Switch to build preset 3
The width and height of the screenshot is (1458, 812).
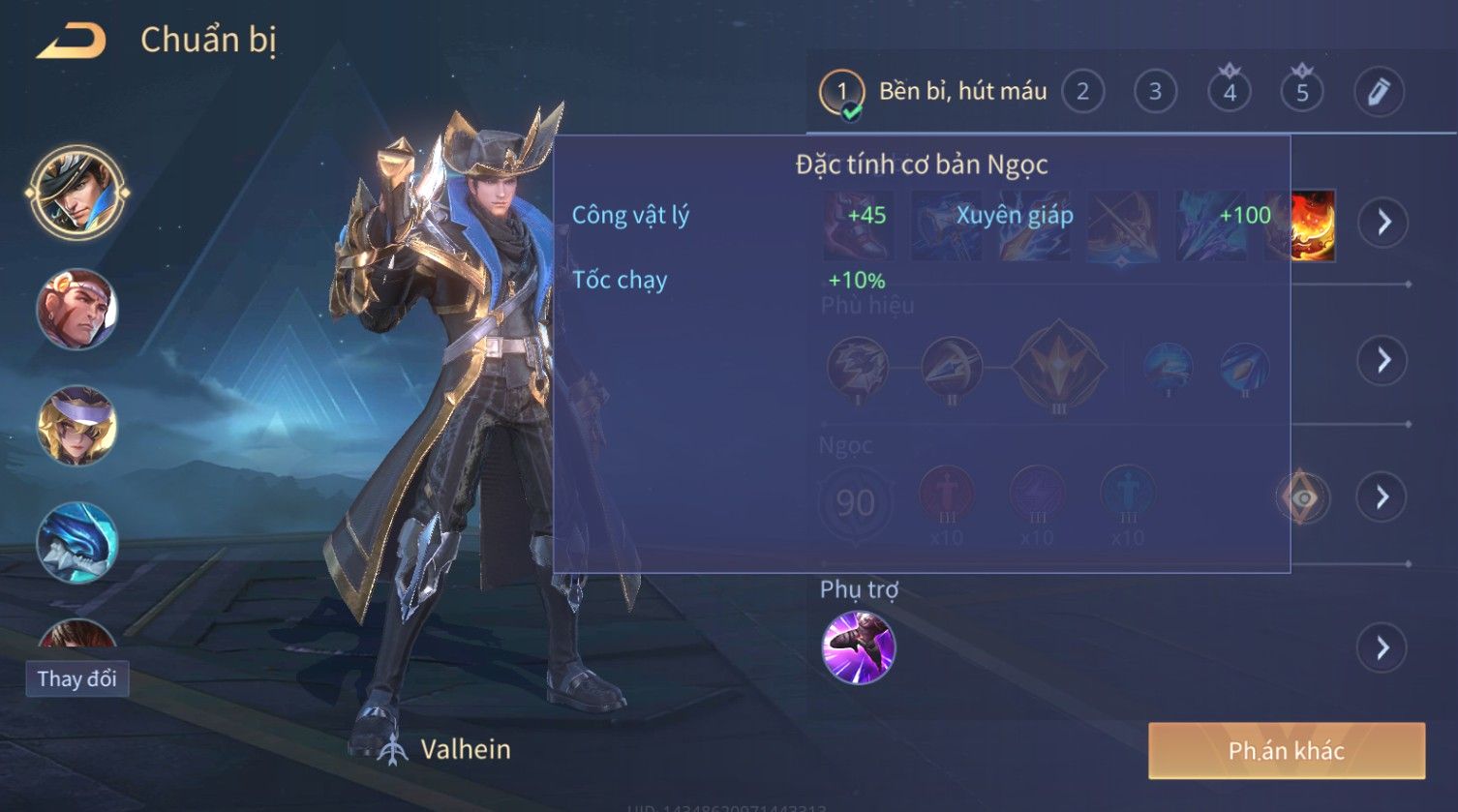(1155, 92)
